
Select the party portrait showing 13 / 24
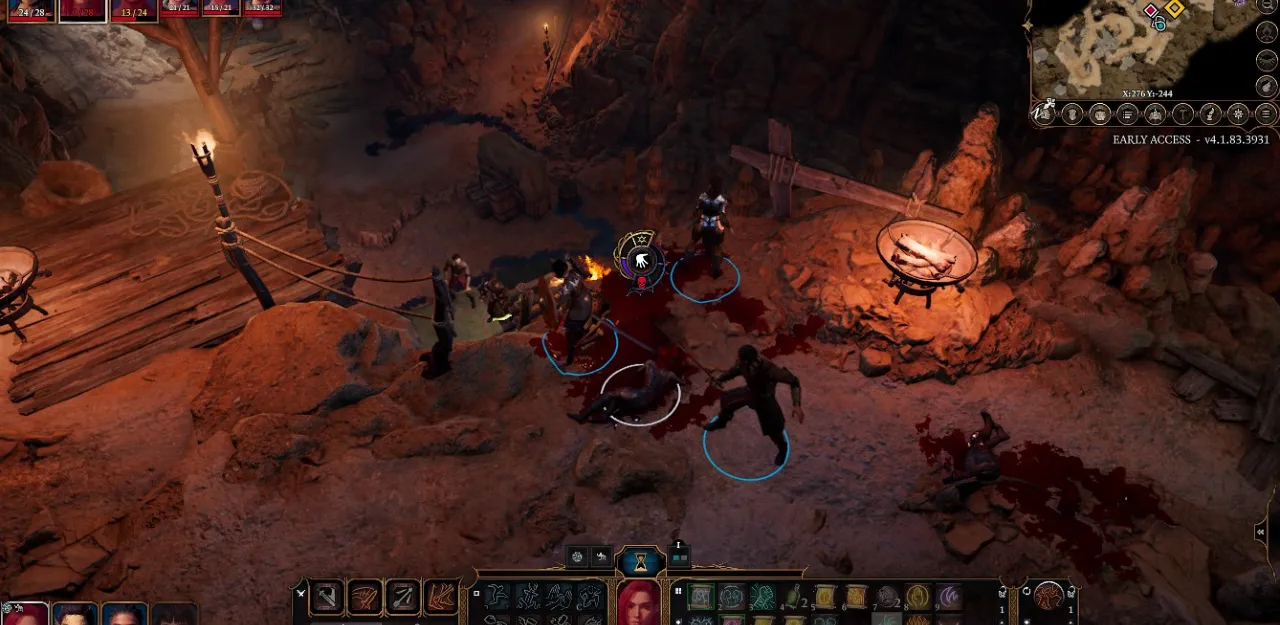[x=133, y=10]
